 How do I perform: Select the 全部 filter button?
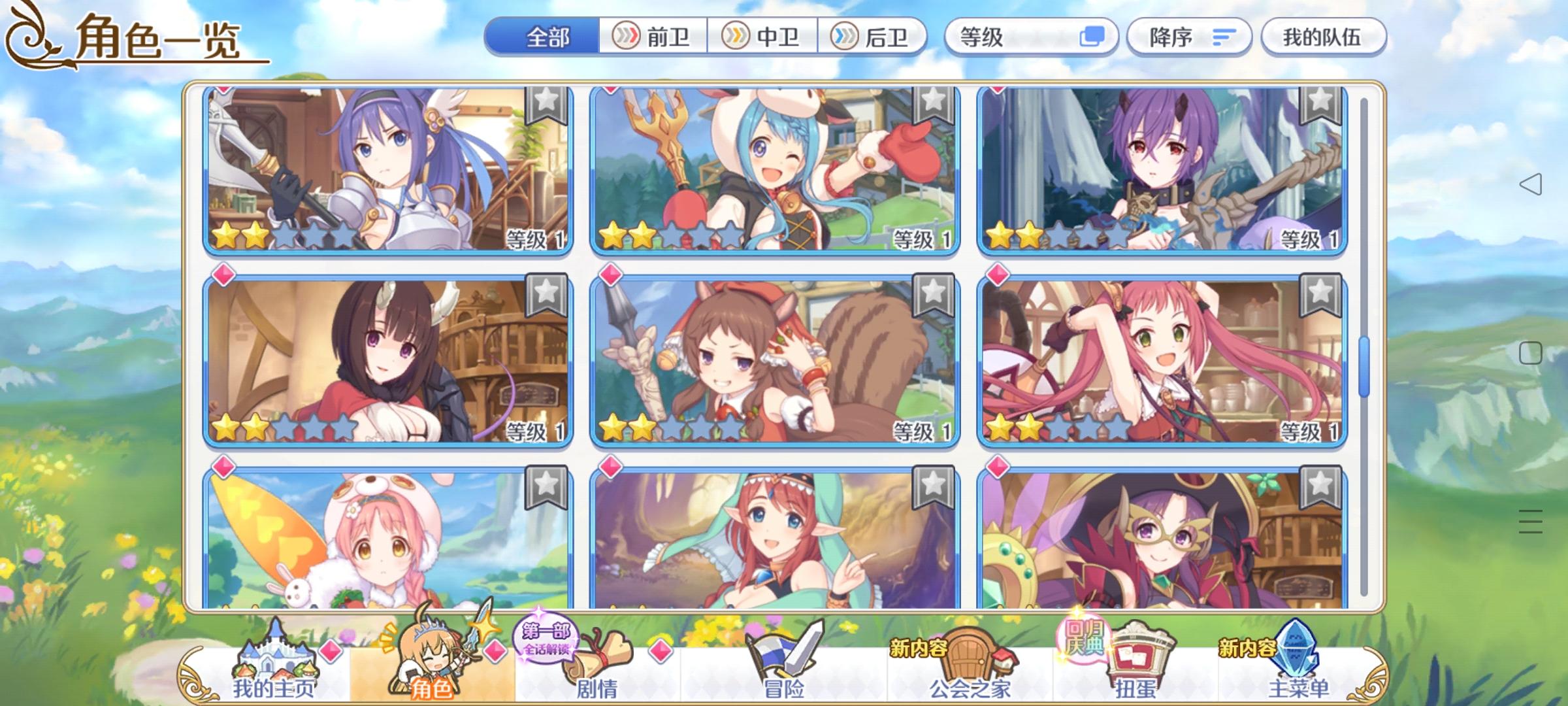(549, 37)
